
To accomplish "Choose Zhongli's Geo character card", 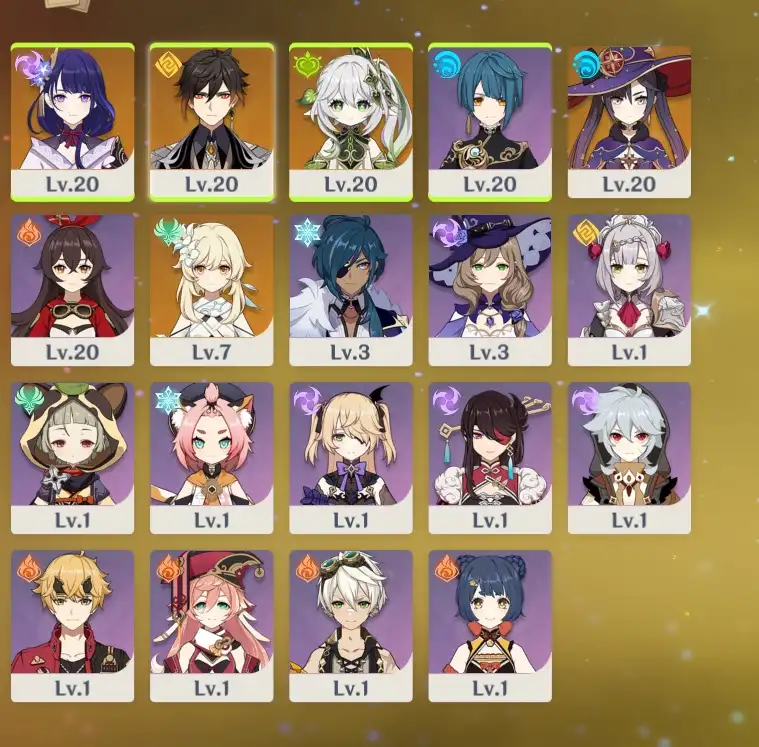I will click(x=211, y=122).
